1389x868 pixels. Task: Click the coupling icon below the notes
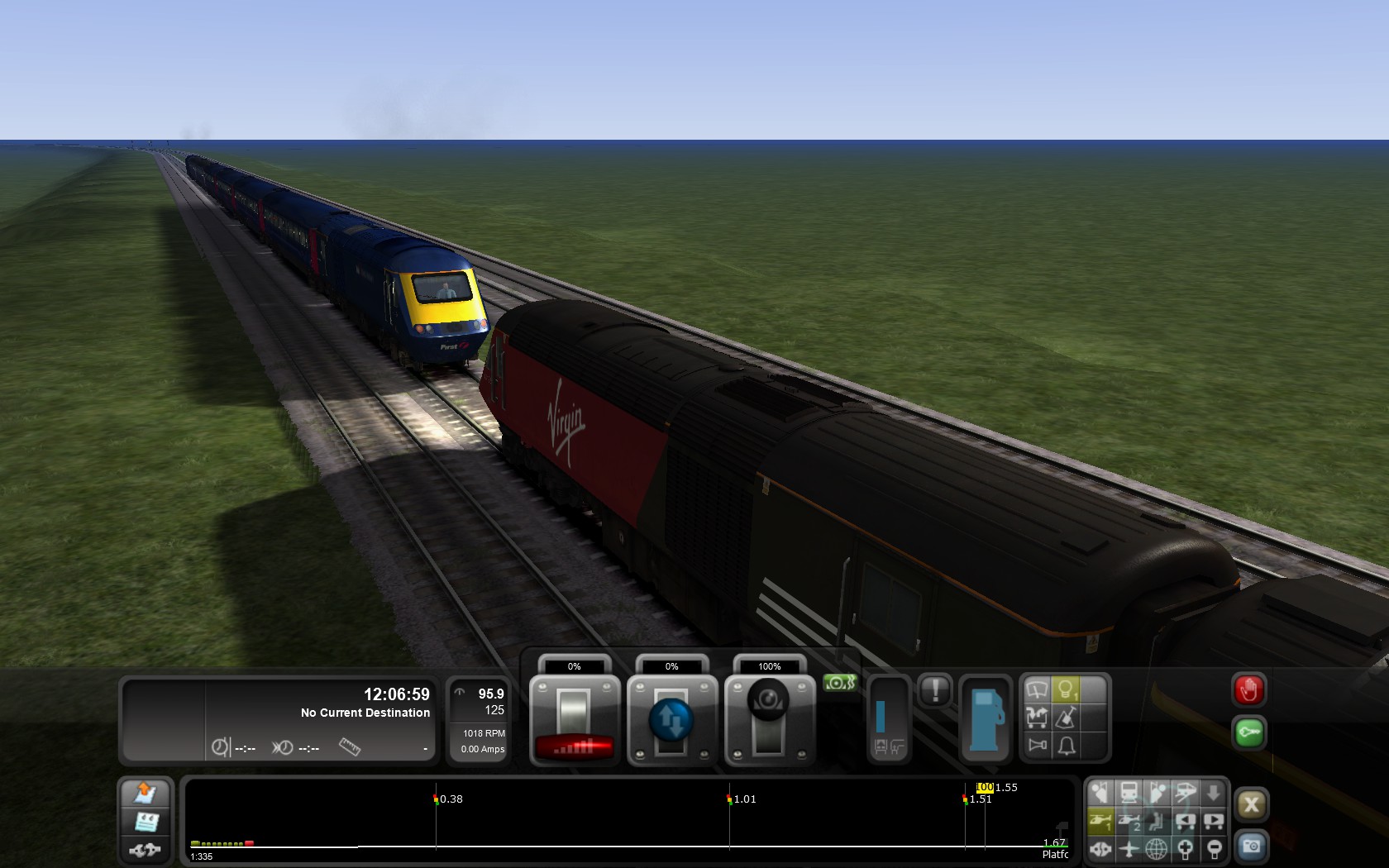pos(146,849)
